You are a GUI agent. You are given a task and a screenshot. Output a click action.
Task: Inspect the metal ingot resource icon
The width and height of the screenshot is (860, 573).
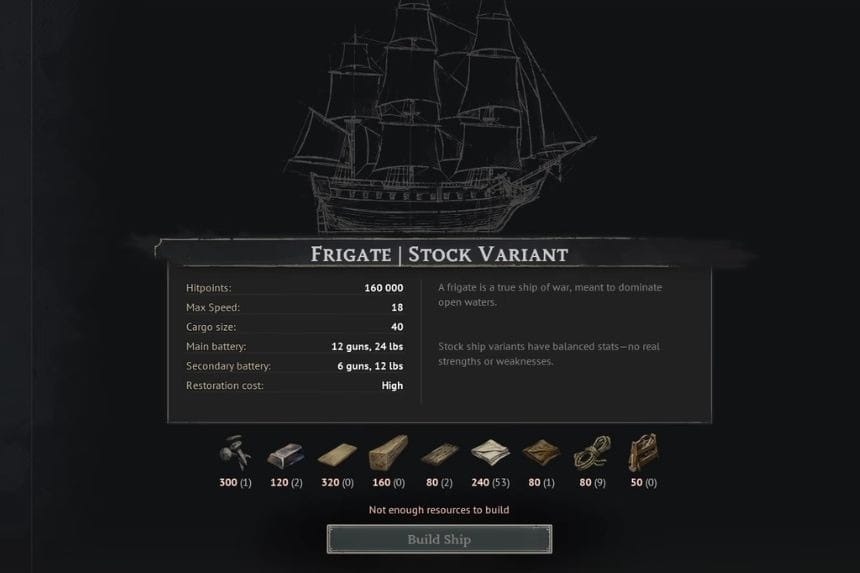(285, 455)
